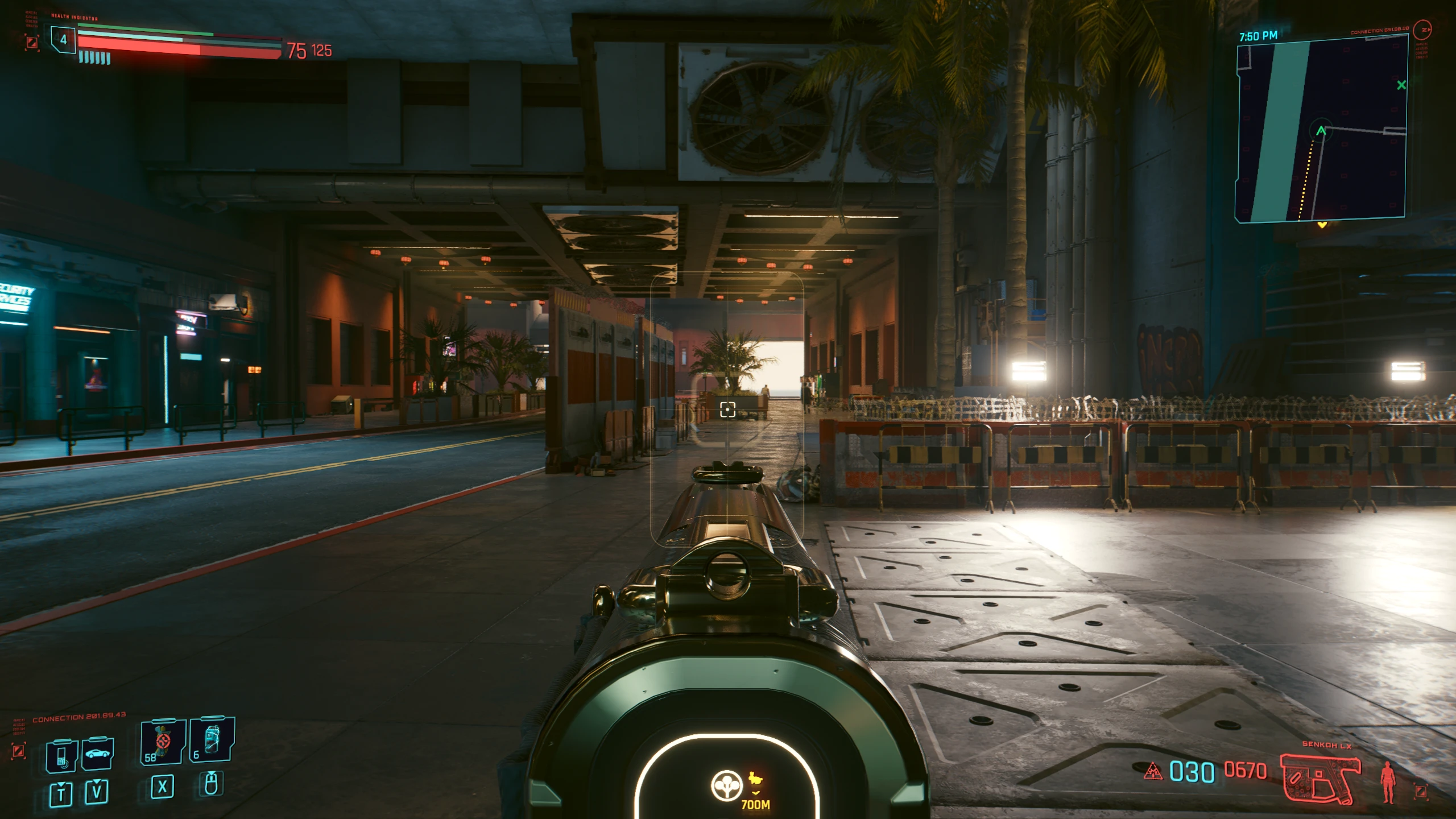
Task: Select the standing body stance indicator
Action: pyautogui.click(x=1388, y=782)
